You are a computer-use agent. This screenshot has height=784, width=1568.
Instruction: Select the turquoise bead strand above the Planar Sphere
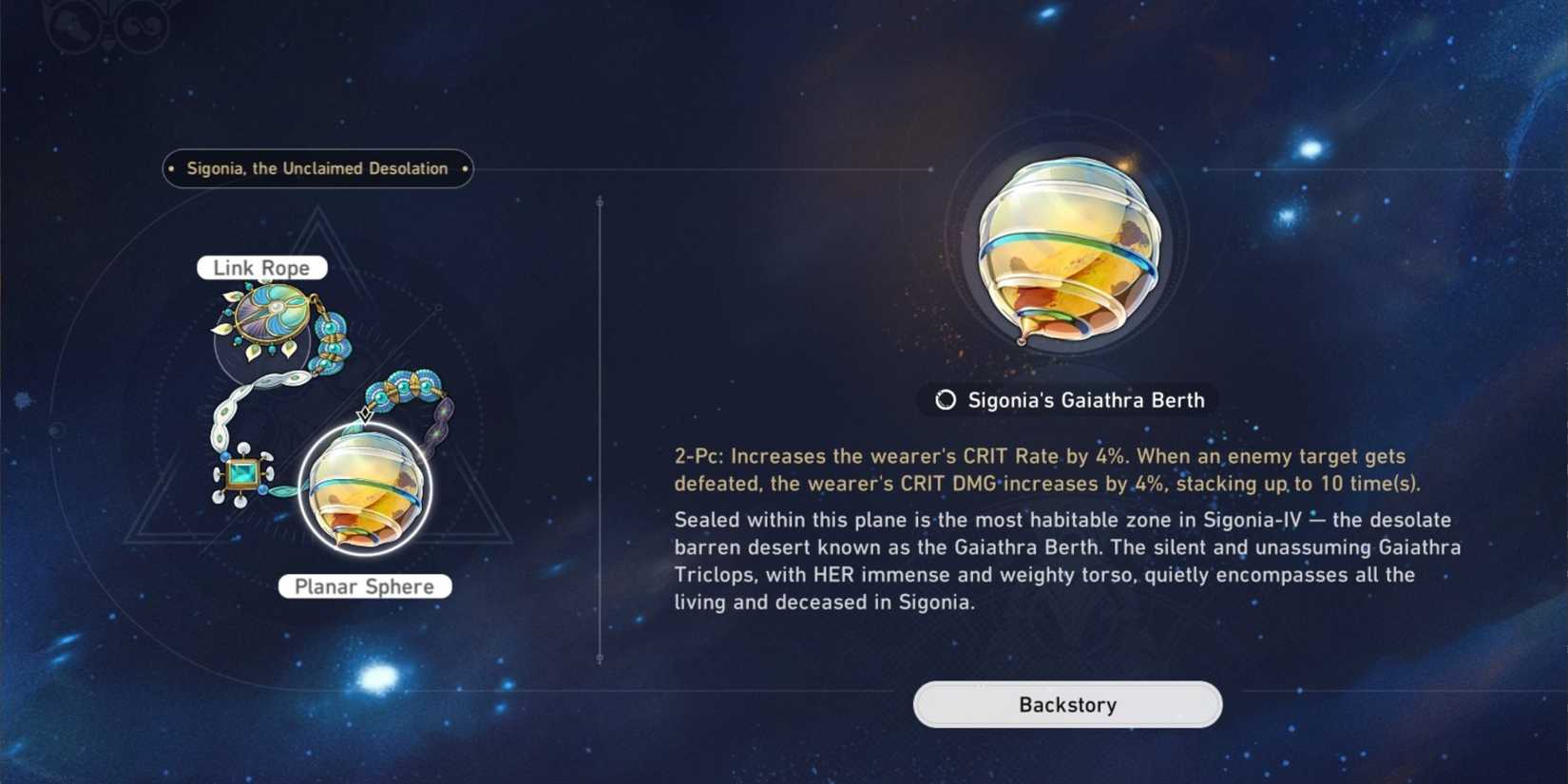coord(404,385)
